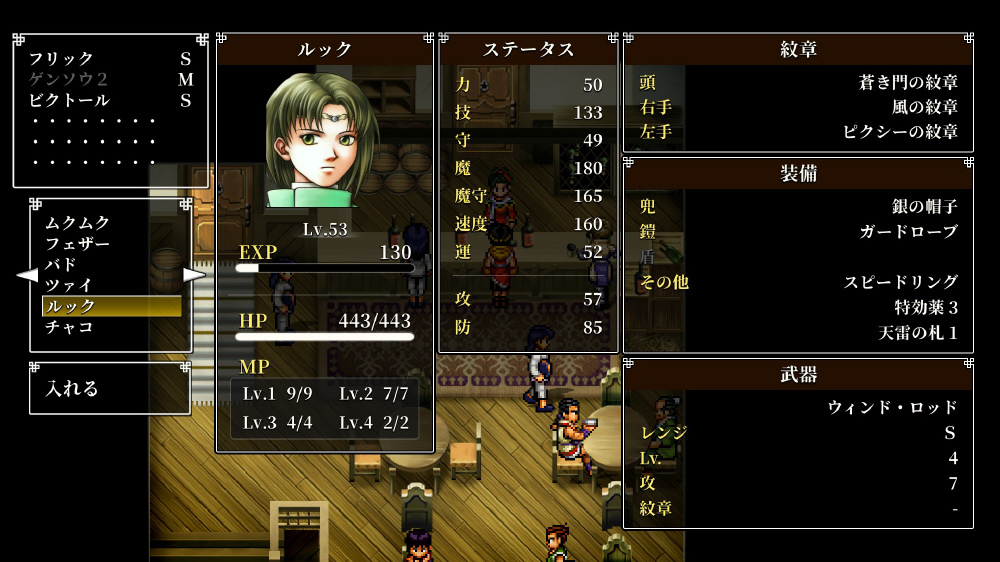Click the right arrow beside the list
Viewport: 1000px width, 562px height.
(195, 274)
